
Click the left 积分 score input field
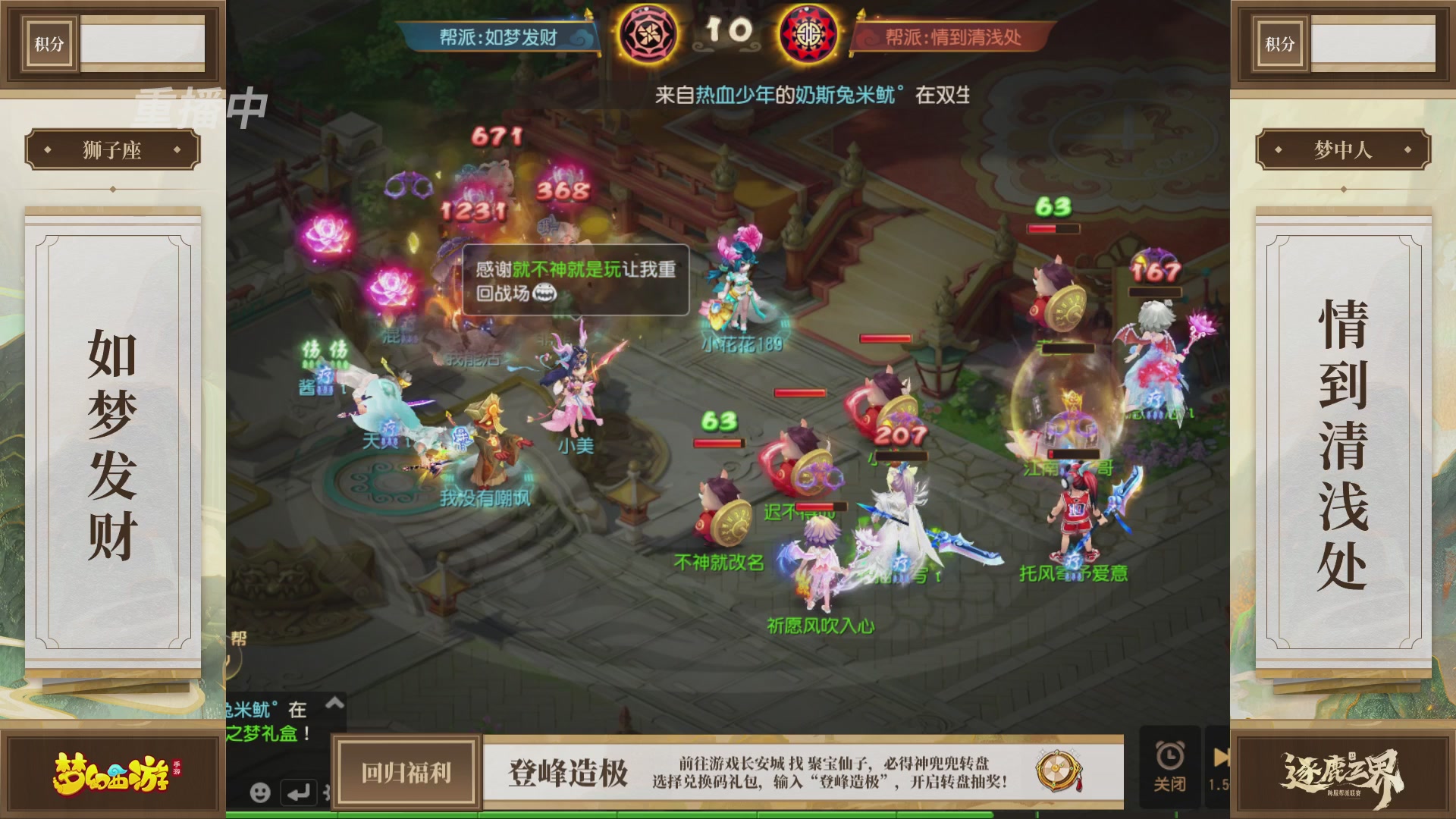pyautogui.click(x=144, y=43)
